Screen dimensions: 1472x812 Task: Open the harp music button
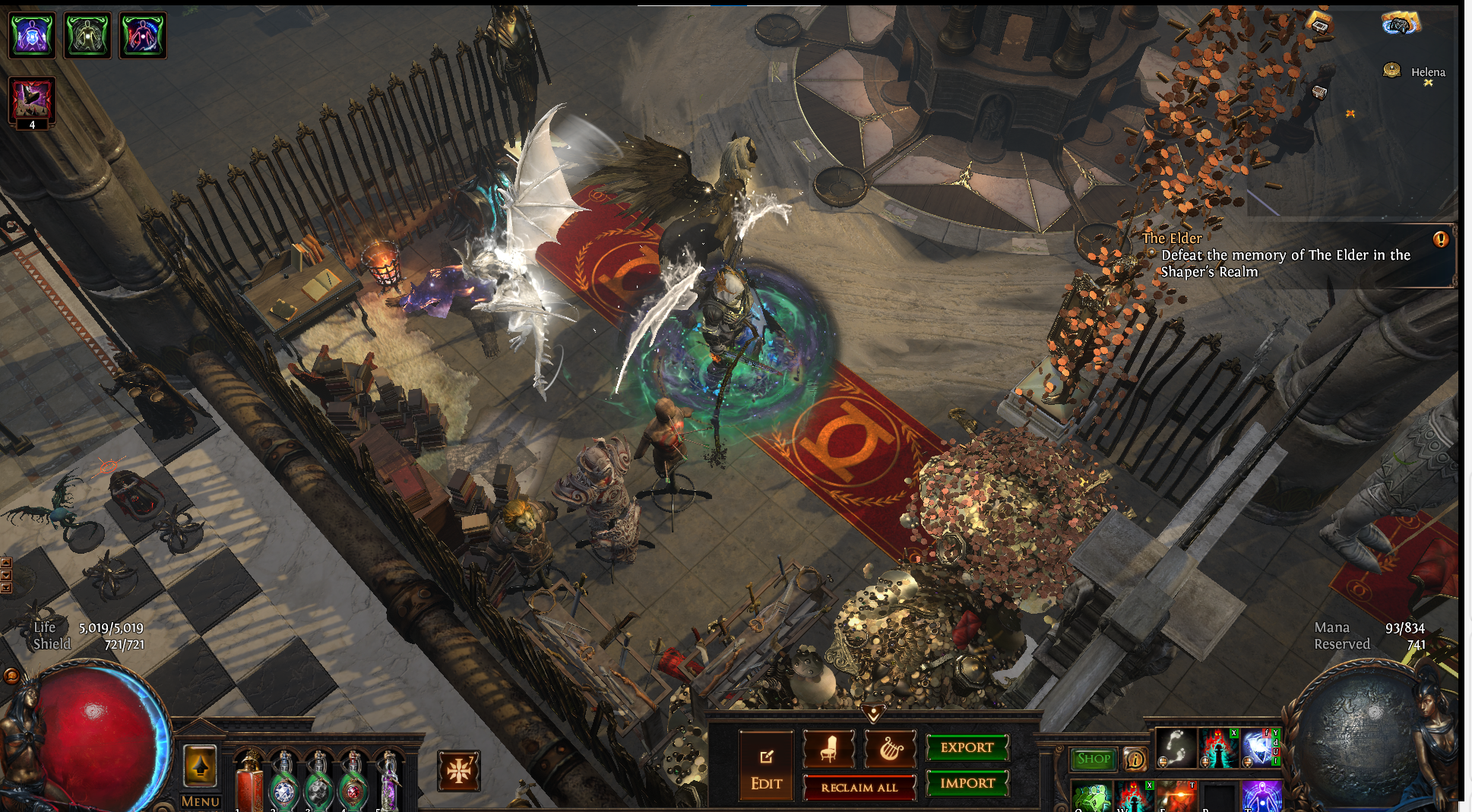point(890,749)
